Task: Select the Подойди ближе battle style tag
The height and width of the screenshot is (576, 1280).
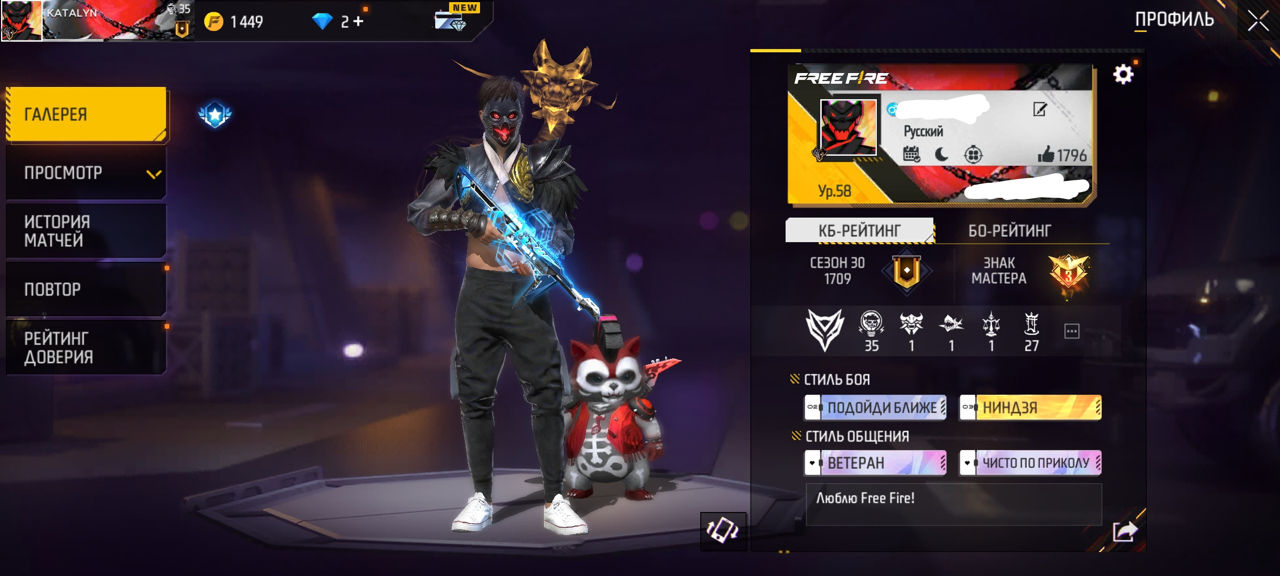Action: (x=875, y=407)
